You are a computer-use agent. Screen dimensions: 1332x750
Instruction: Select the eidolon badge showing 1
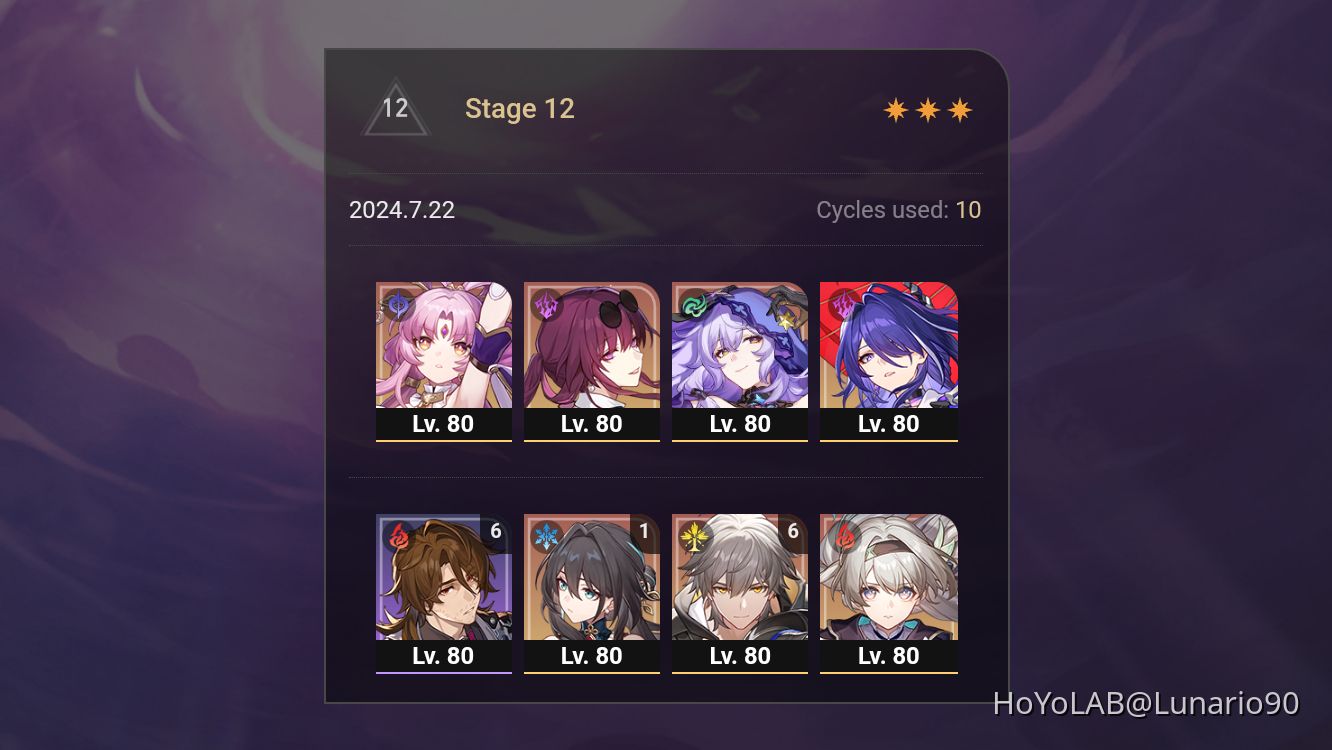pos(644,531)
